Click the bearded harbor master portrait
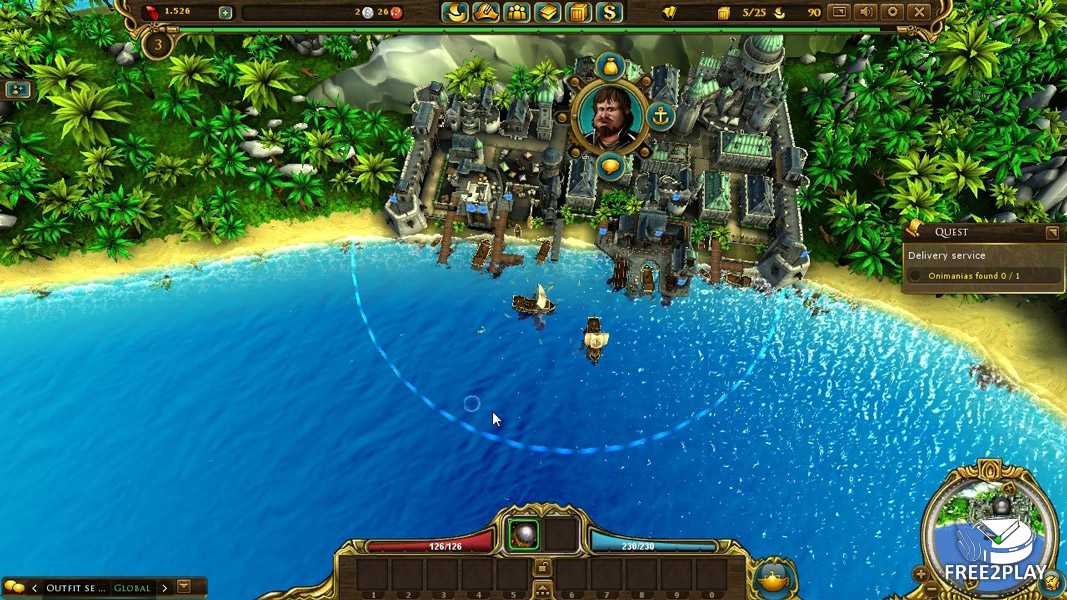Screen dimensions: 1067x600 (609, 116)
